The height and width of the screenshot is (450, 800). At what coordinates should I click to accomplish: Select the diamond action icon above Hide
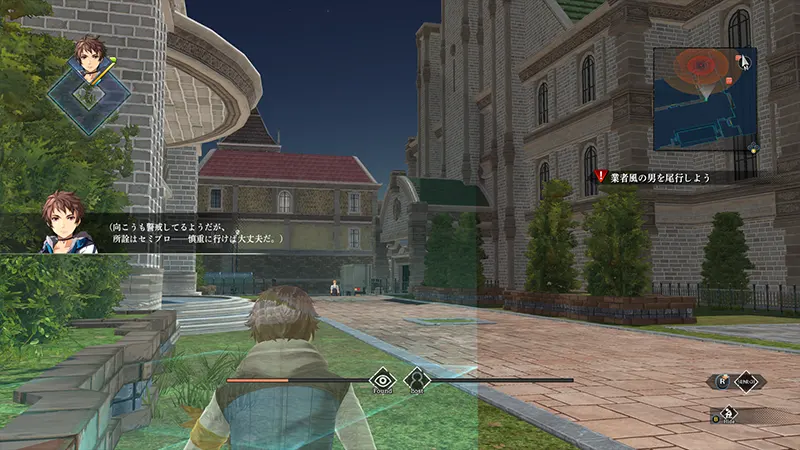coord(745,381)
